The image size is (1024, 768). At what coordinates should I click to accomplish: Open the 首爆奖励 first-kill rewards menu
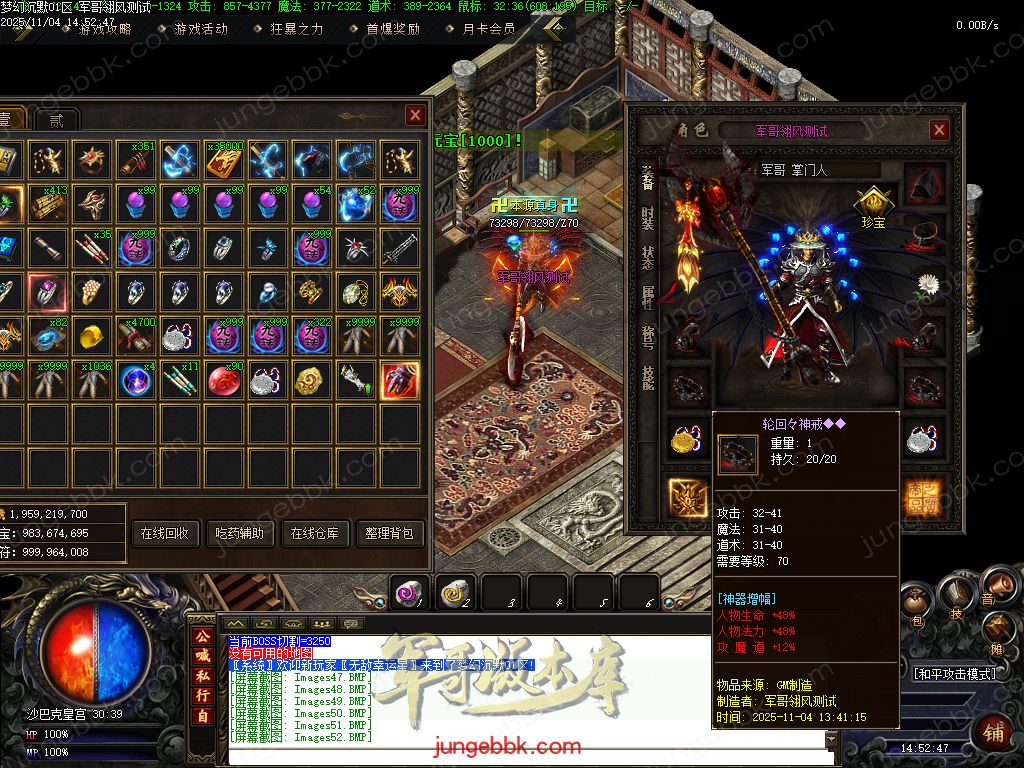click(392, 29)
